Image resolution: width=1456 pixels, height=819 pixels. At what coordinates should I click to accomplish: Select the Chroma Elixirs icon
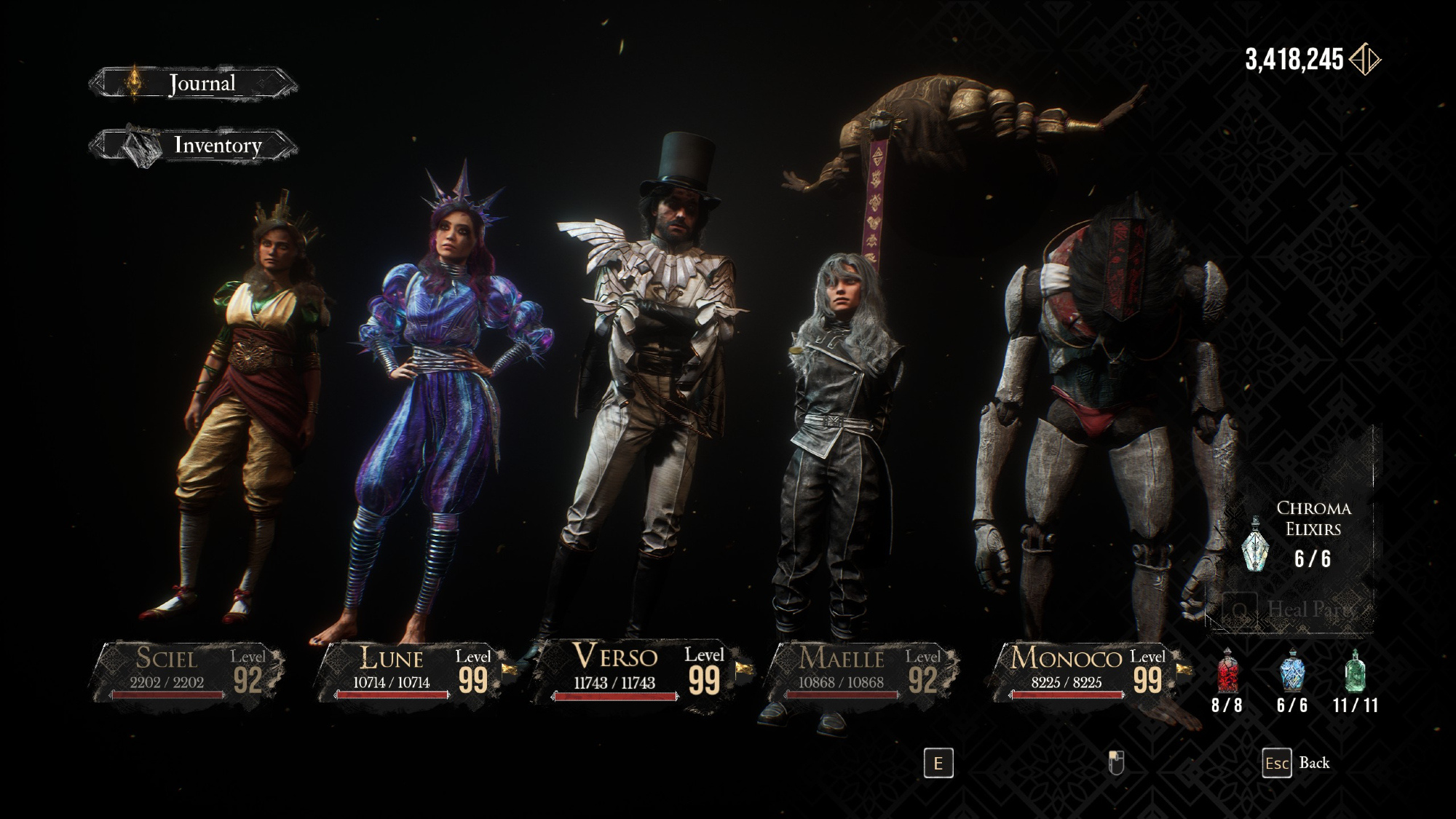pos(1255,543)
